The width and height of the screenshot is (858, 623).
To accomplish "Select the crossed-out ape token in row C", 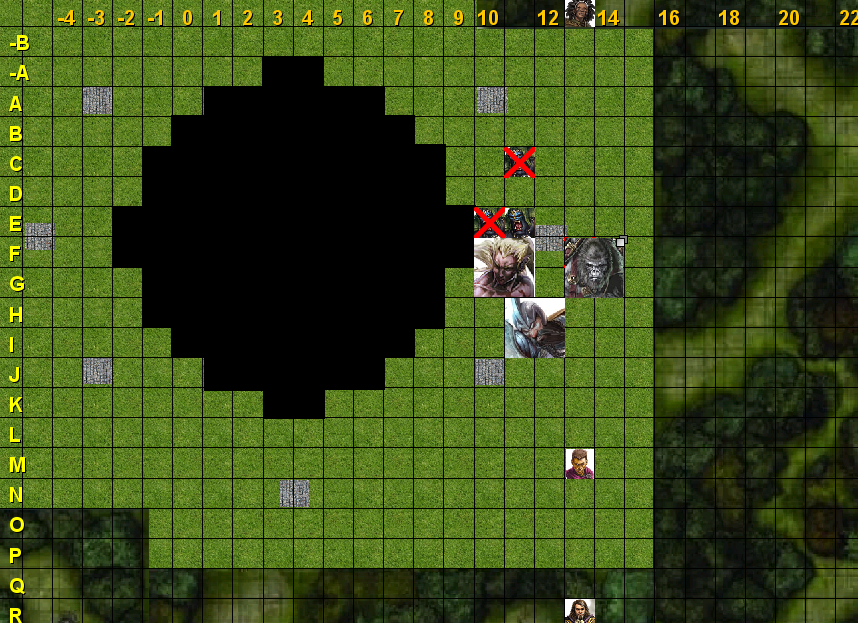I will (519, 162).
